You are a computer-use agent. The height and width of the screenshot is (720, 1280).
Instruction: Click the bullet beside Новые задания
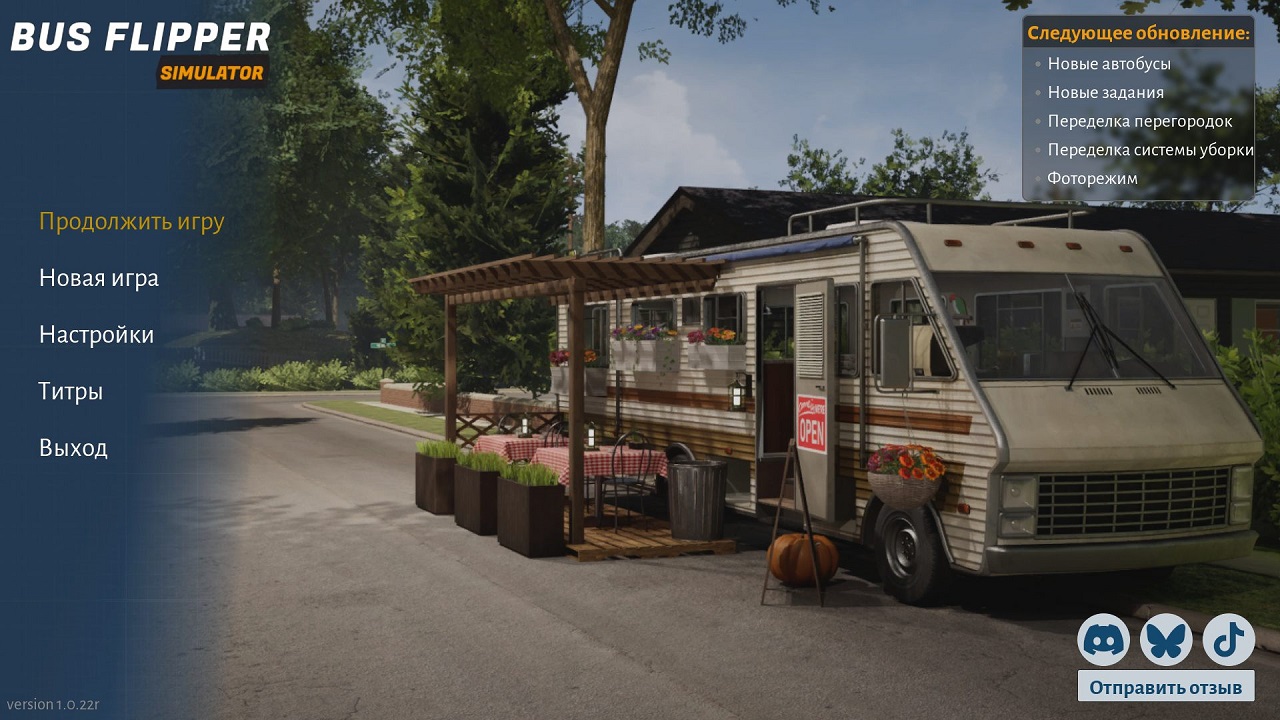[1036, 91]
